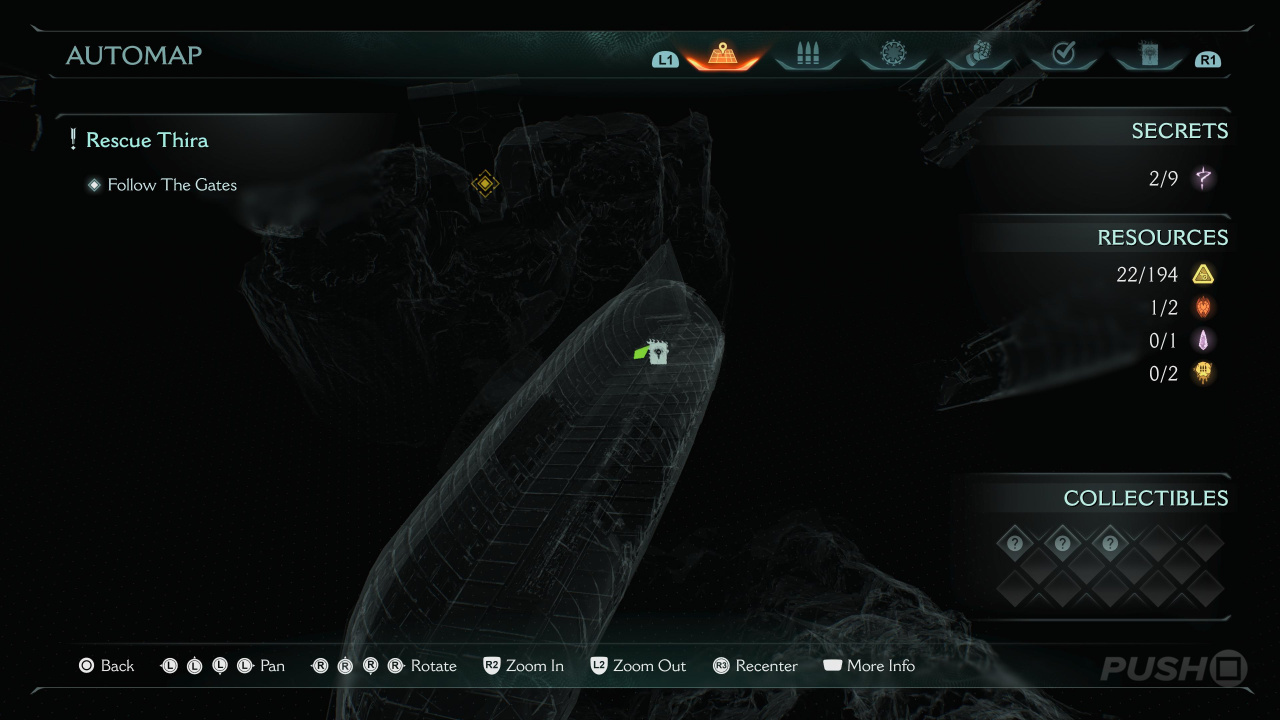Screen dimensions: 1280x720
Task: Switch to the codex book tab
Action: 1148,54
